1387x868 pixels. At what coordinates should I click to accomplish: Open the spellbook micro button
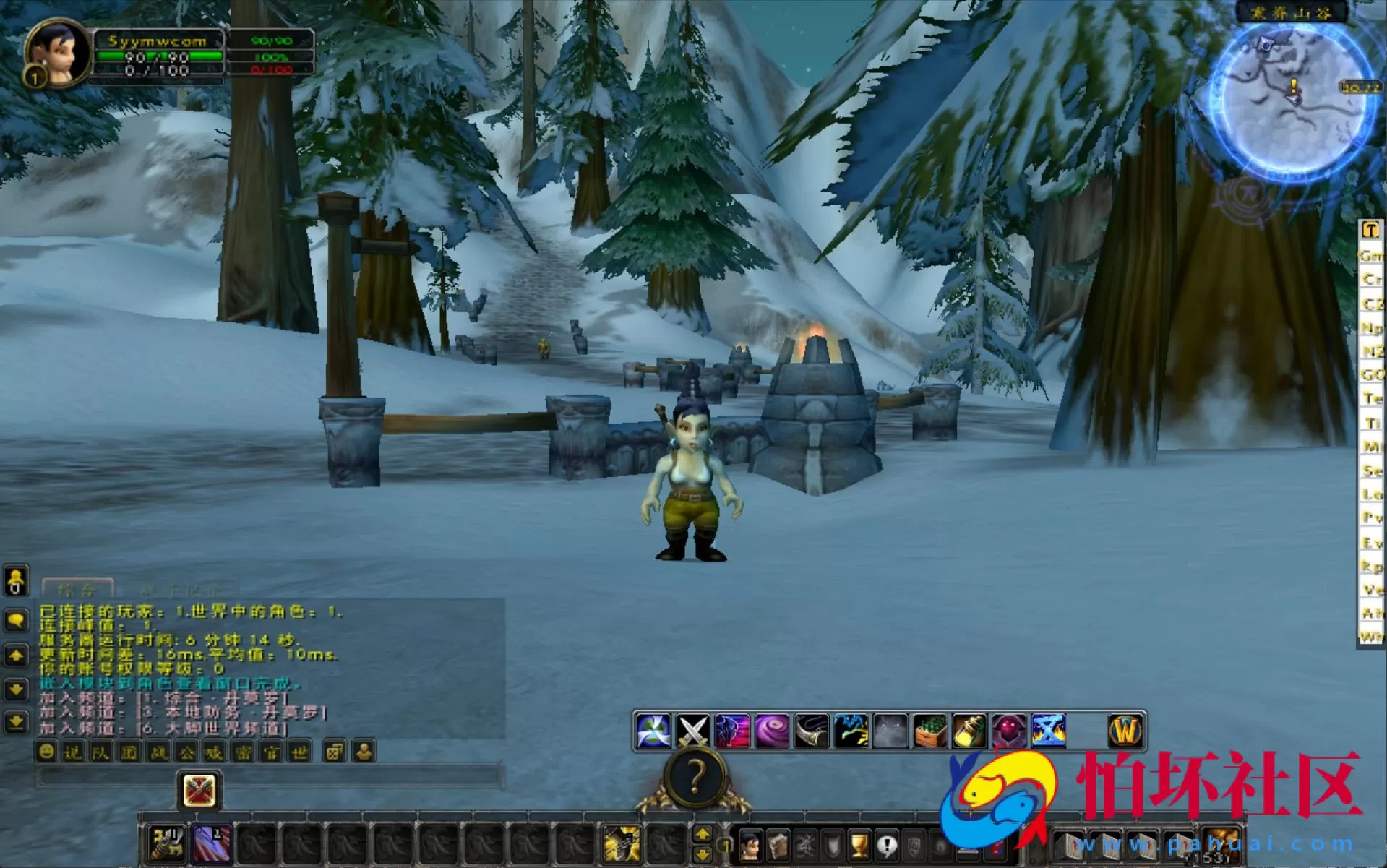coord(778,845)
